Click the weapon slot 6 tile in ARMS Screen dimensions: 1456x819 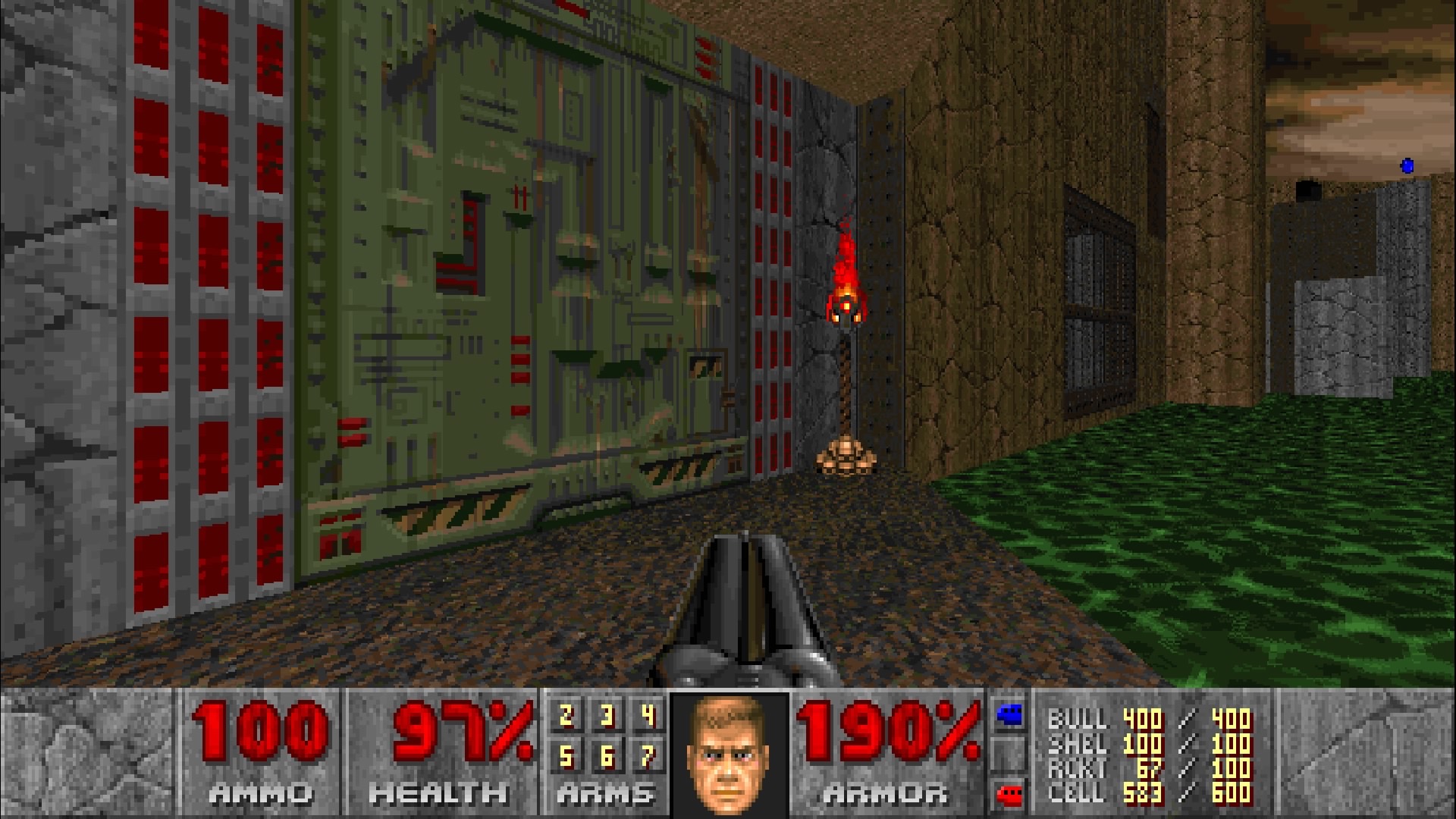[607, 756]
